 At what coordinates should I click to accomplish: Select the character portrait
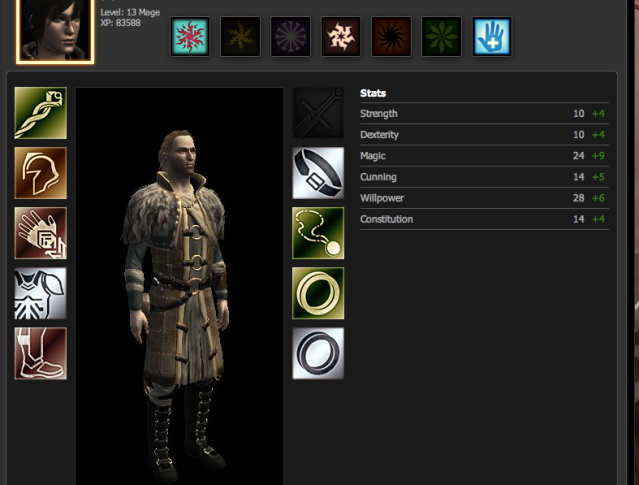pyautogui.click(x=55, y=29)
